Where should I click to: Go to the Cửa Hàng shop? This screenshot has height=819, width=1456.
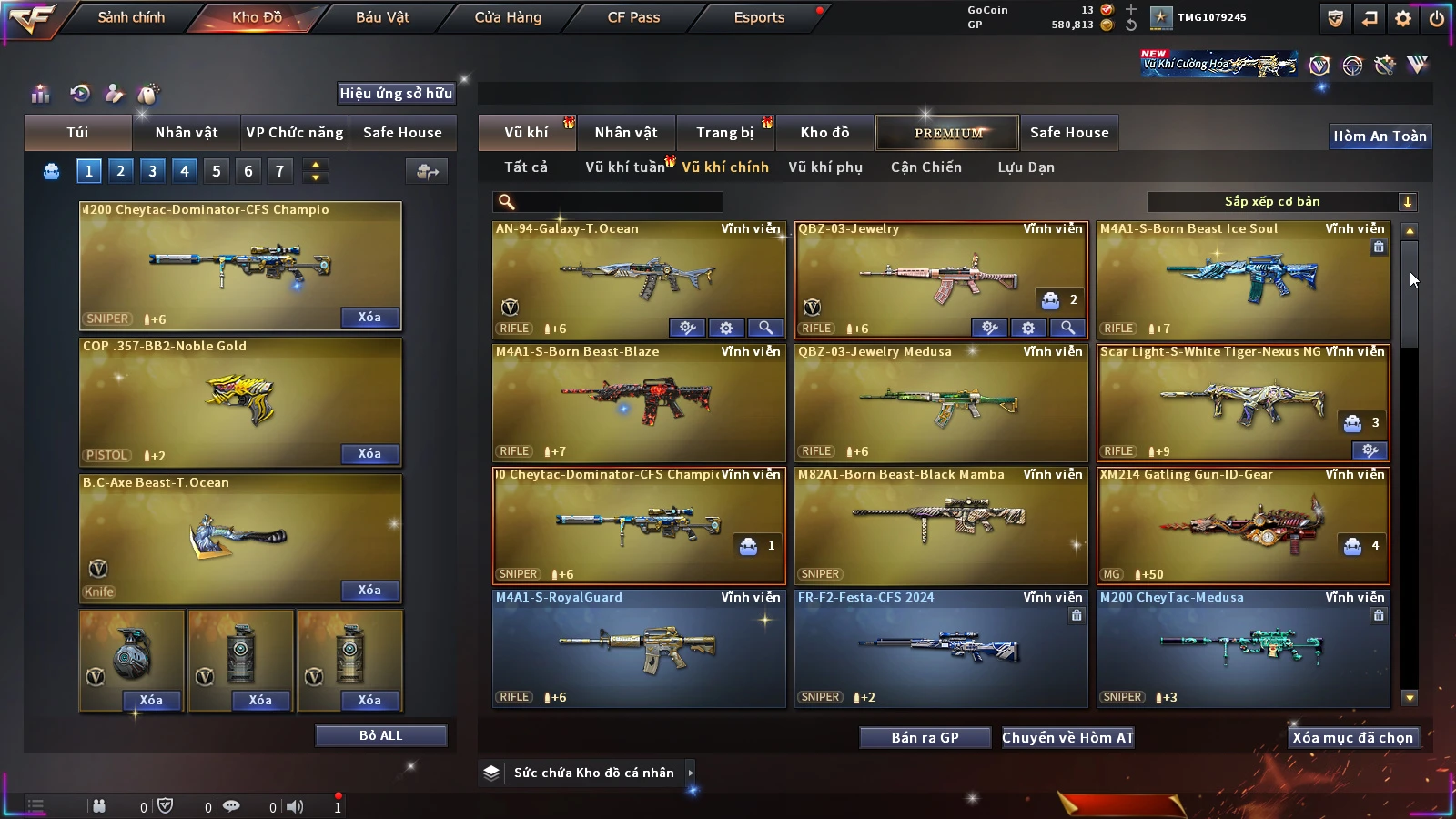pos(508,17)
